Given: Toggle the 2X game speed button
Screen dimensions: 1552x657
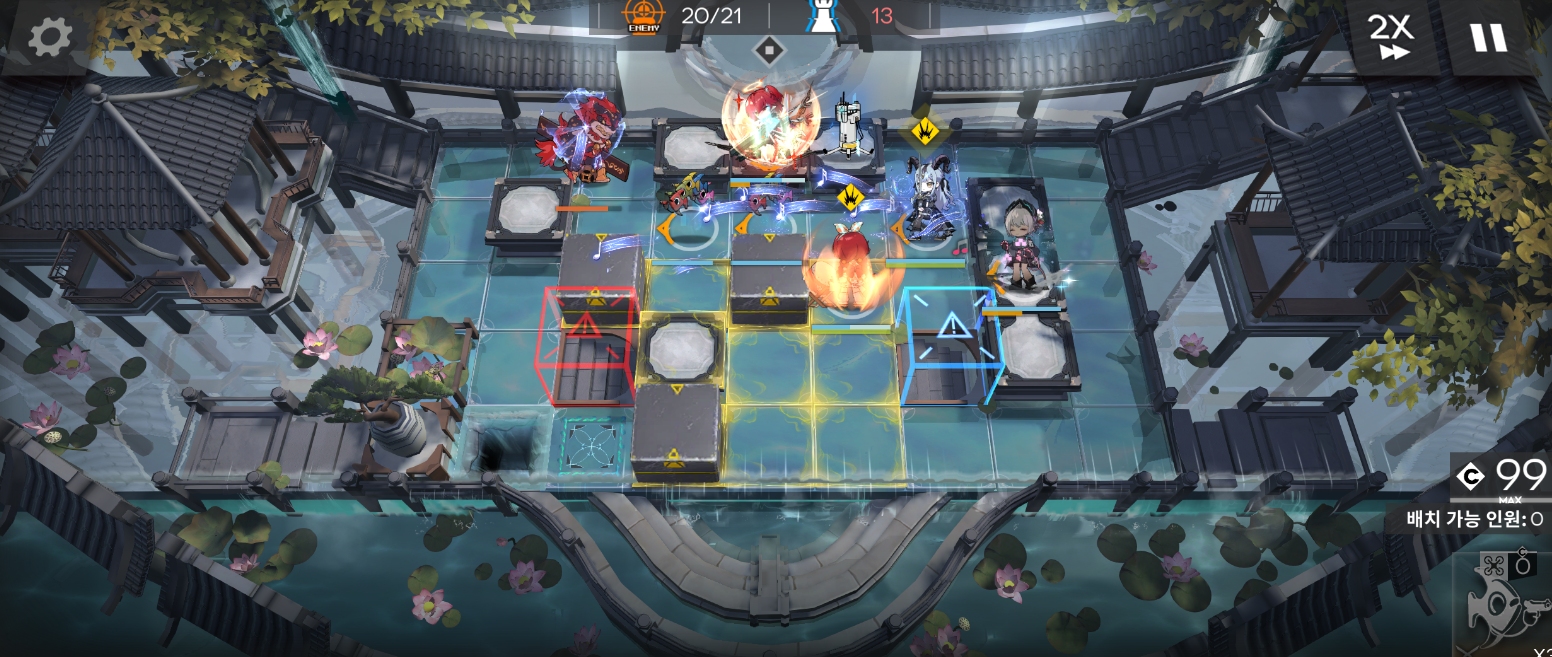Looking at the screenshot, I should click(1390, 38).
